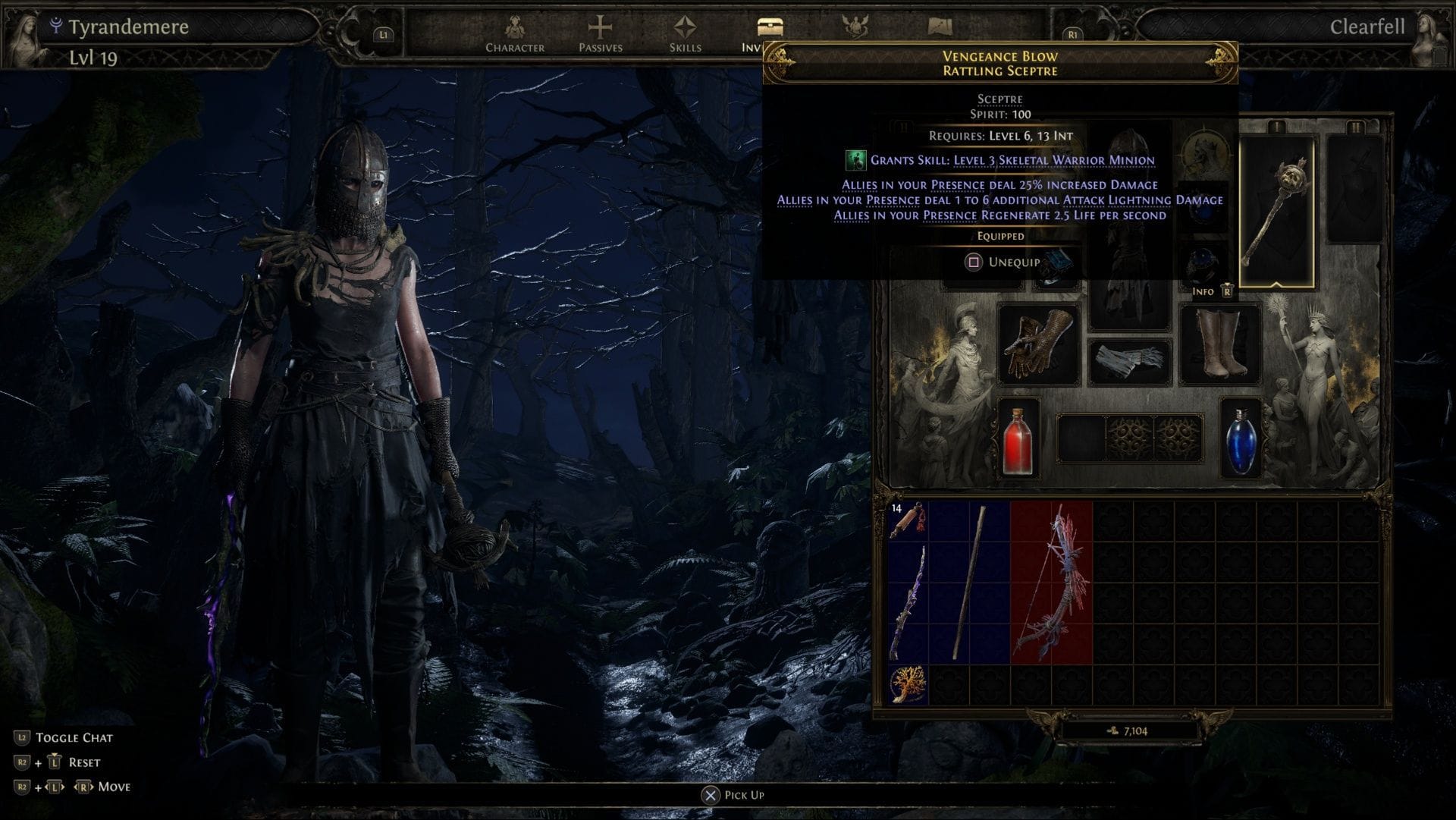Image resolution: width=1456 pixels, height=820 pixels.
Task: Switch to Weapon Set I tab
Action: [x=1277, y=125]
